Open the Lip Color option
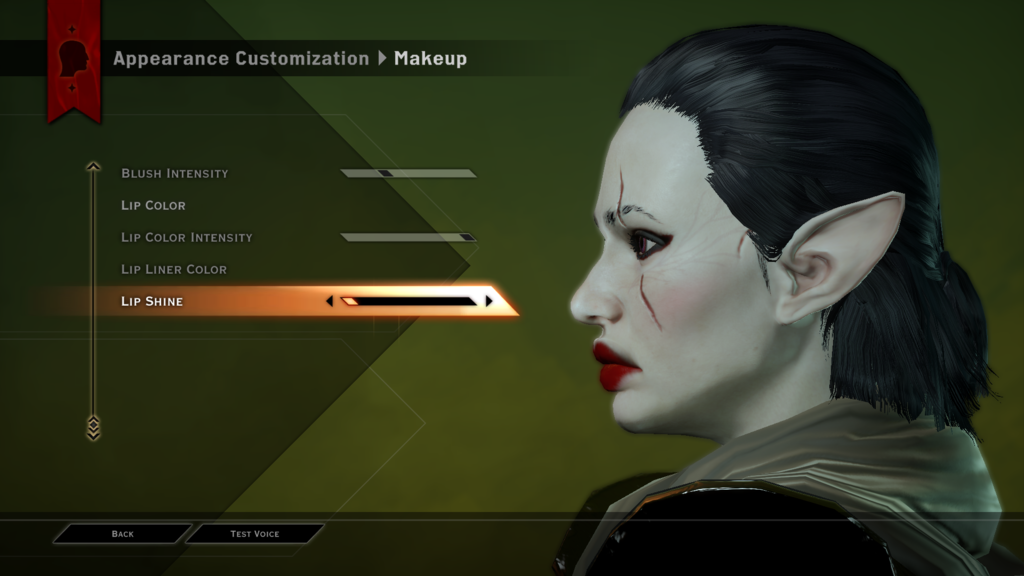 153,205
